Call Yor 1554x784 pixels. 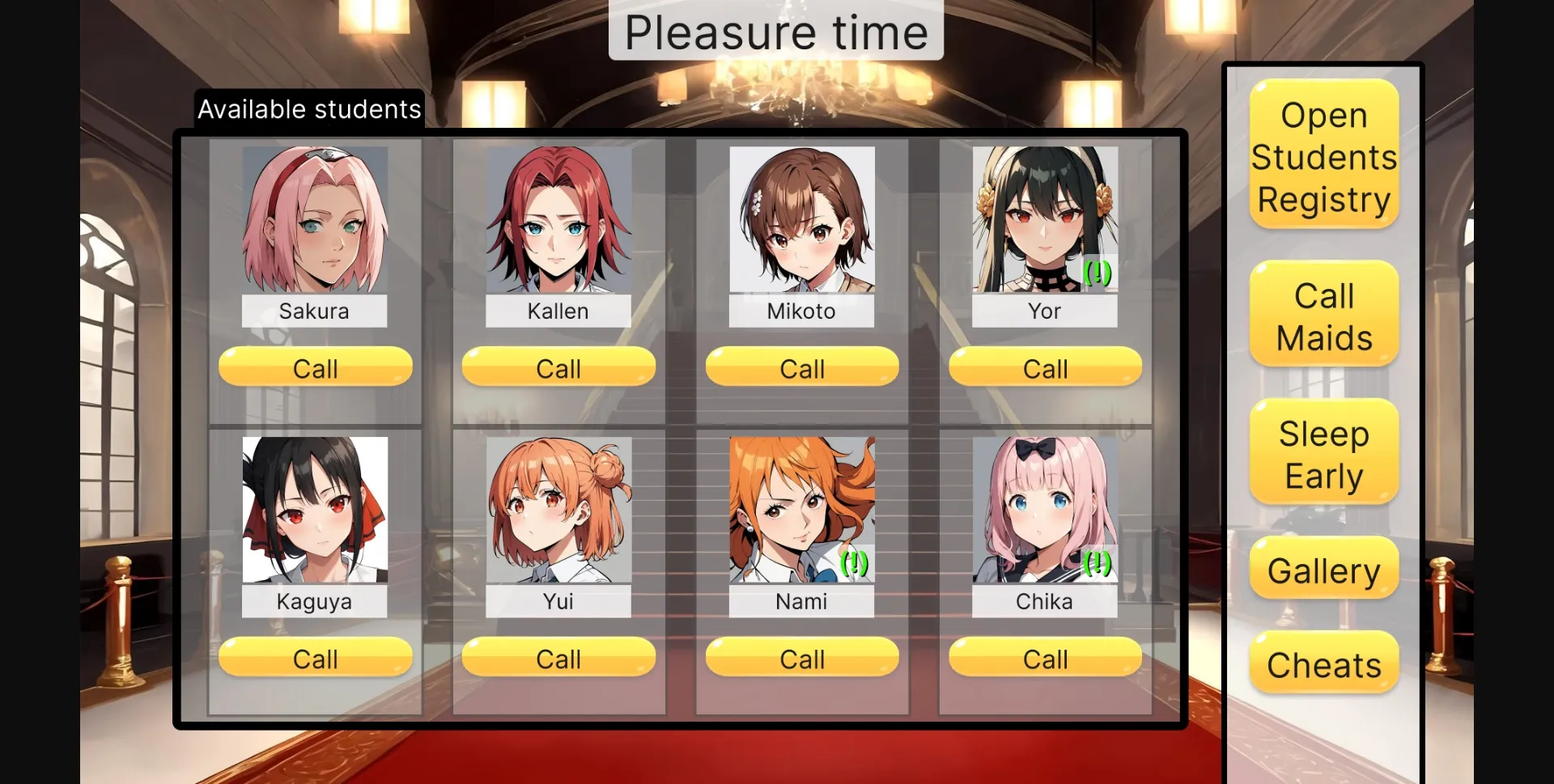point(1044,368)
